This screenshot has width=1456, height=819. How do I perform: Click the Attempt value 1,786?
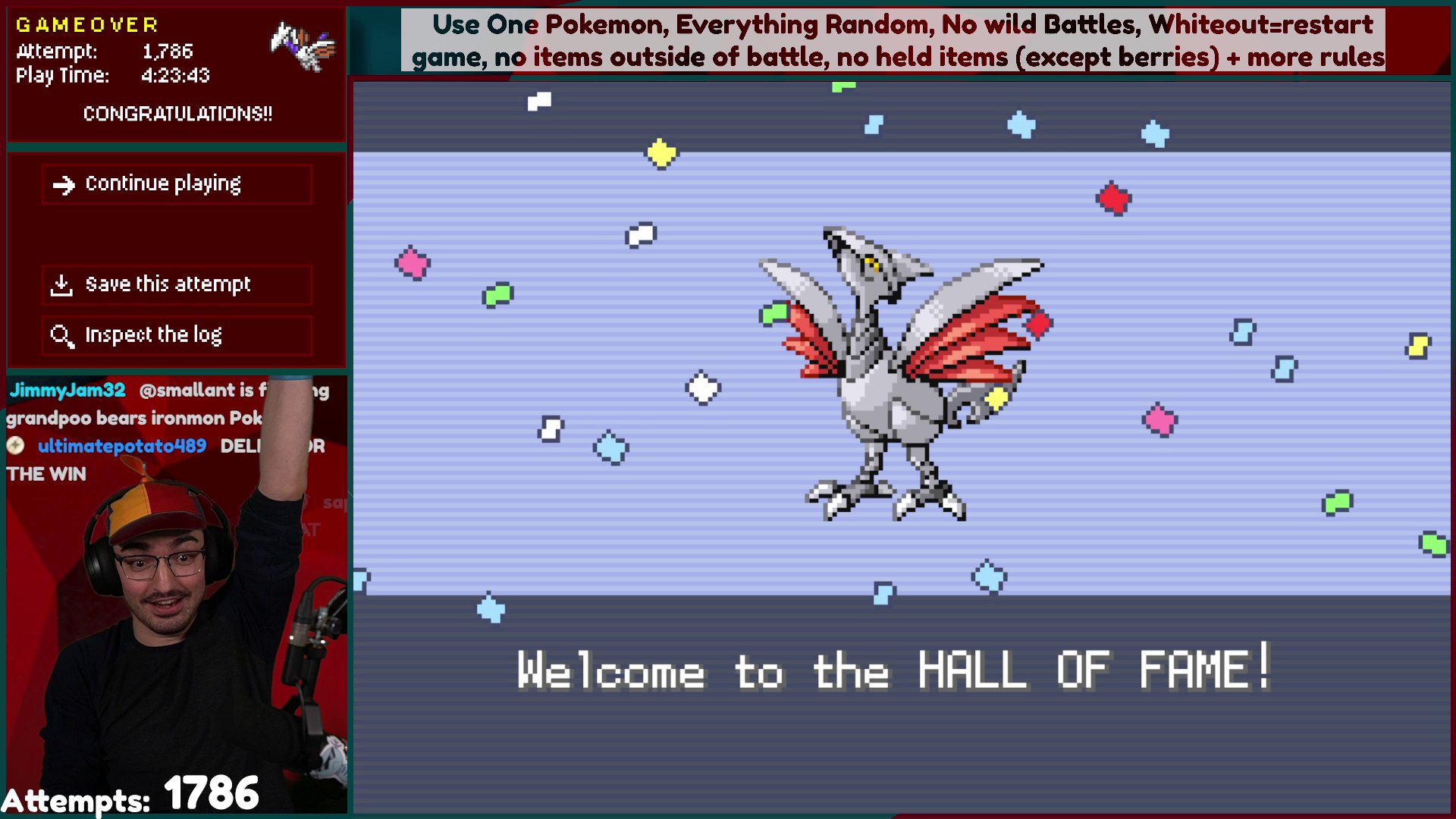[168, 52]
